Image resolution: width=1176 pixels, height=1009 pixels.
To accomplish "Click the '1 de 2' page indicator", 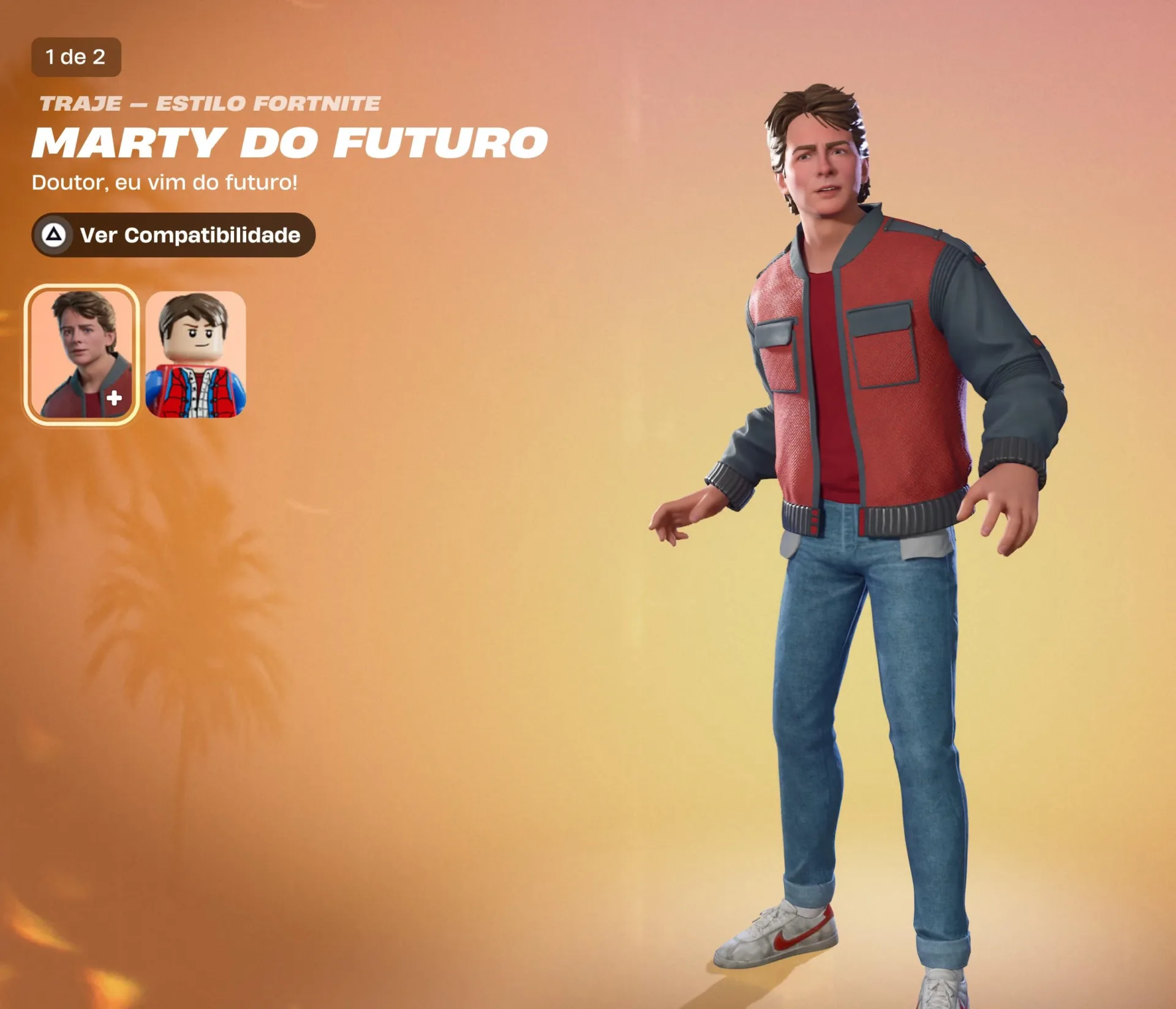I will tap(77, 59).
